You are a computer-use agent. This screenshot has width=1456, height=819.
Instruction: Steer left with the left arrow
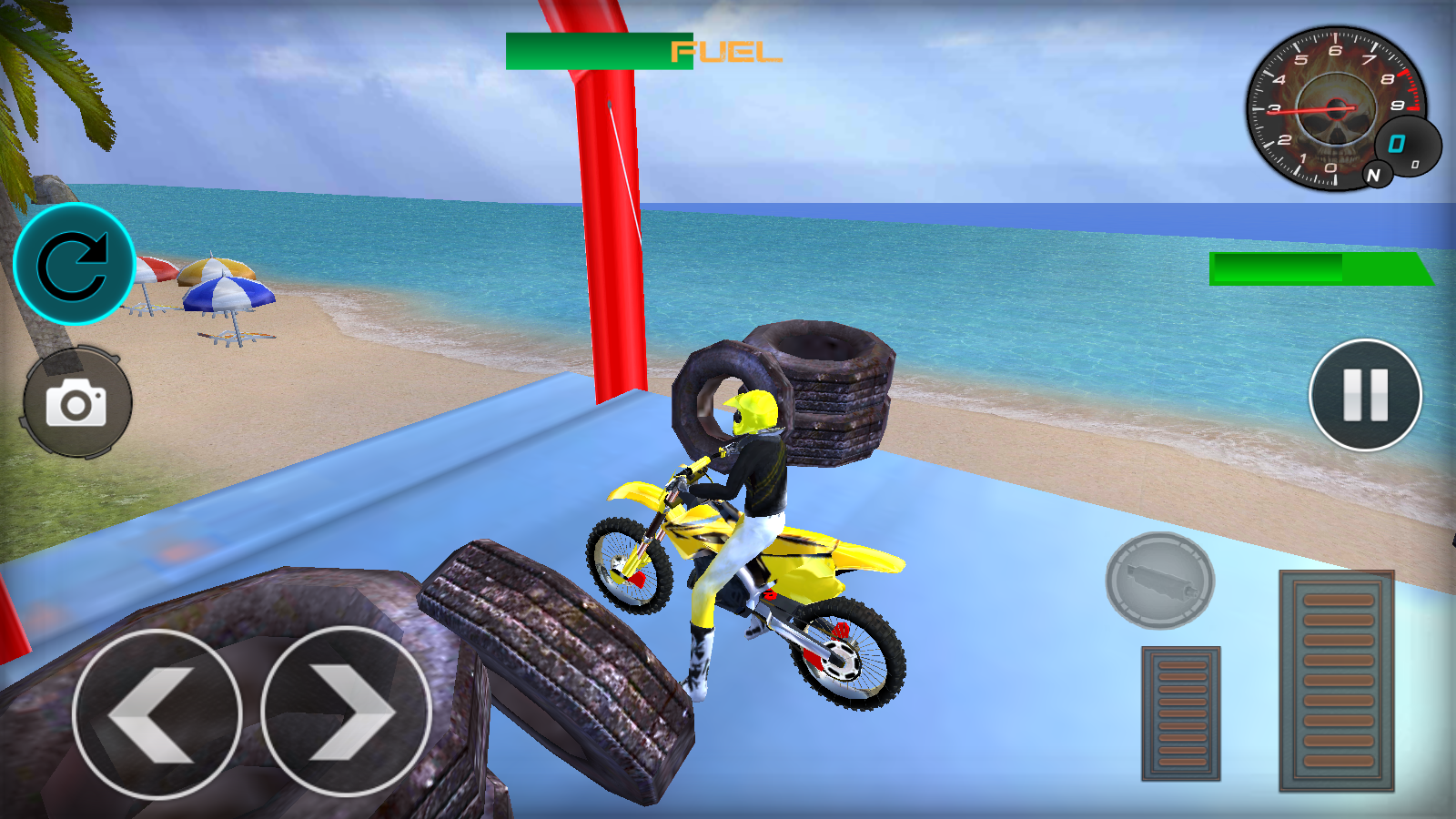click(x=157, y=713)
